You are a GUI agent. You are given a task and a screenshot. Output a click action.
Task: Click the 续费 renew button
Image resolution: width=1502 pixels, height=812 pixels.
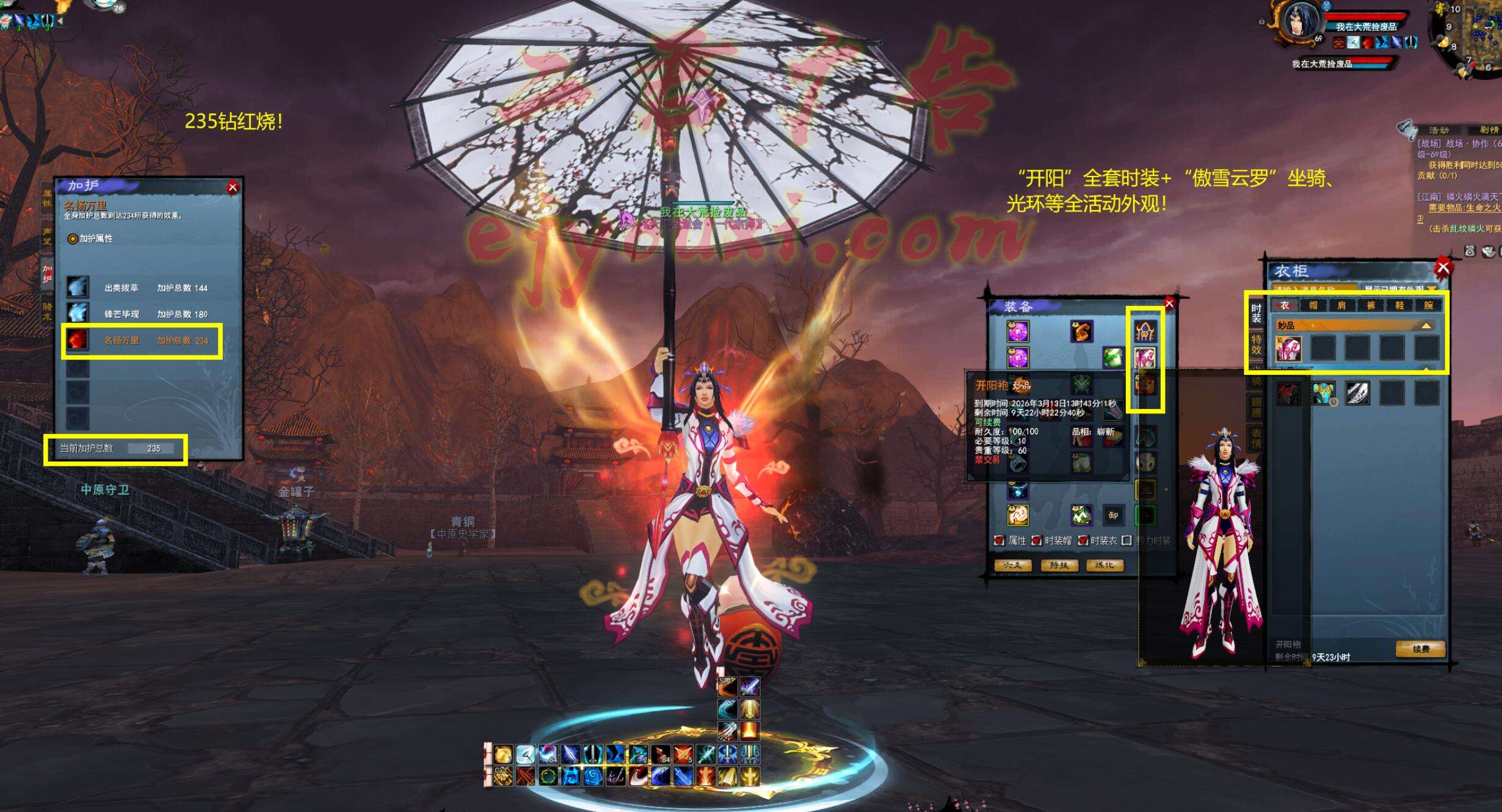coord(1420,649)
